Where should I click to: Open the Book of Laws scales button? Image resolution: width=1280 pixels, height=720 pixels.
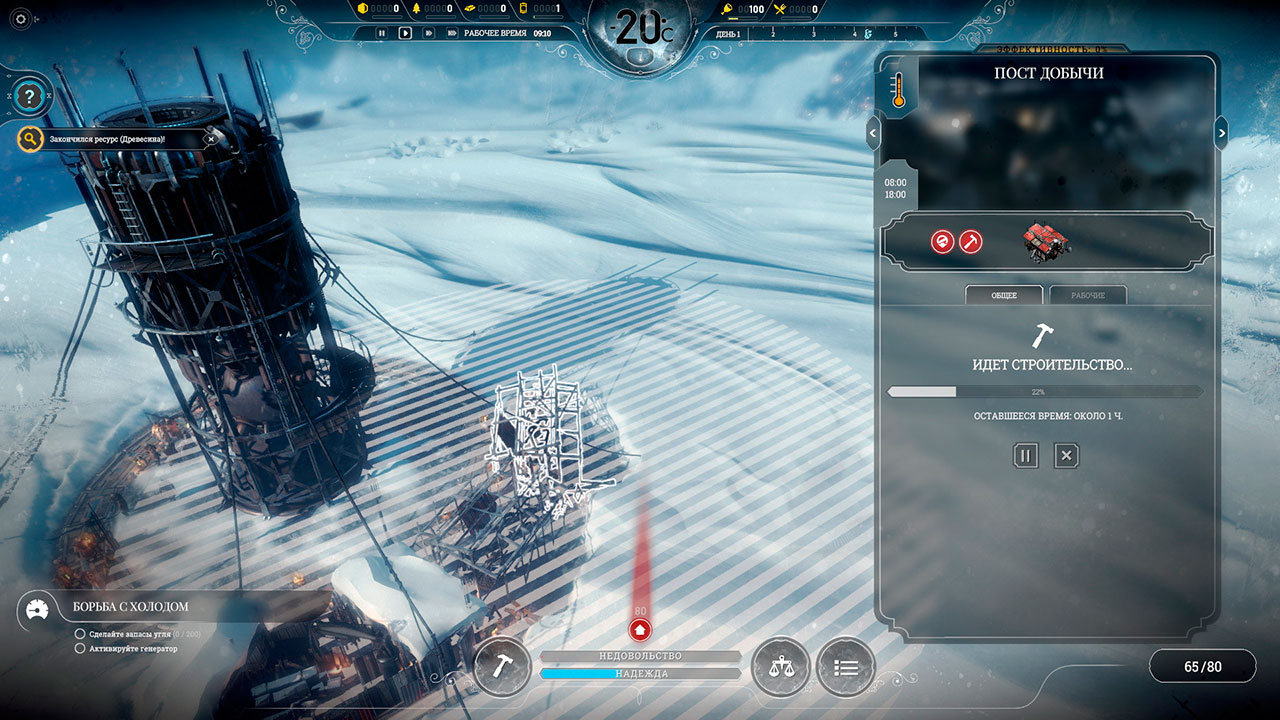(780, 667)
